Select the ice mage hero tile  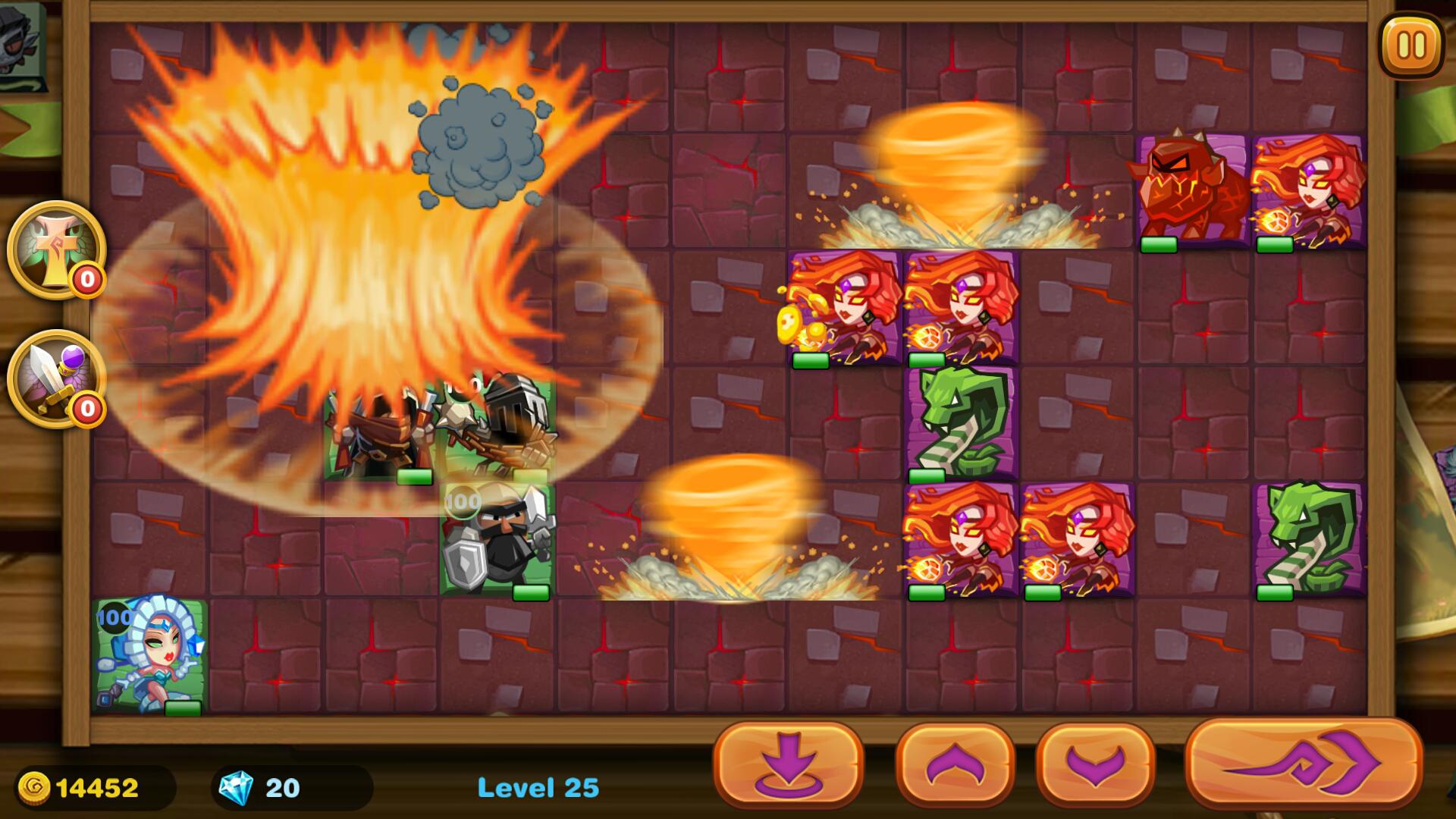point(150,655)
